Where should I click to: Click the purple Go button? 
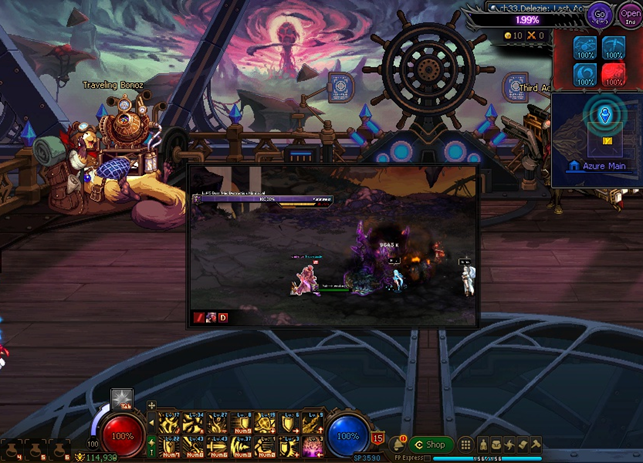click(600, 17)
